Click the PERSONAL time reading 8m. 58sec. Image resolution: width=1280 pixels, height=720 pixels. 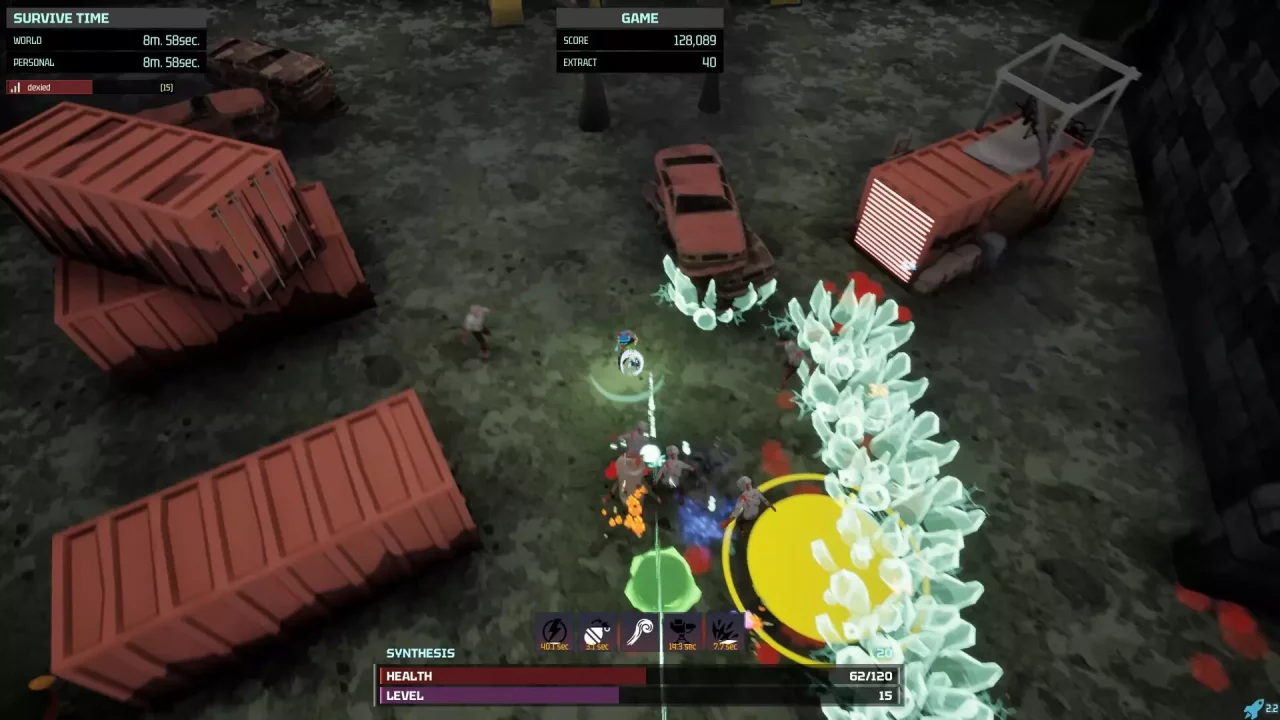107,62
